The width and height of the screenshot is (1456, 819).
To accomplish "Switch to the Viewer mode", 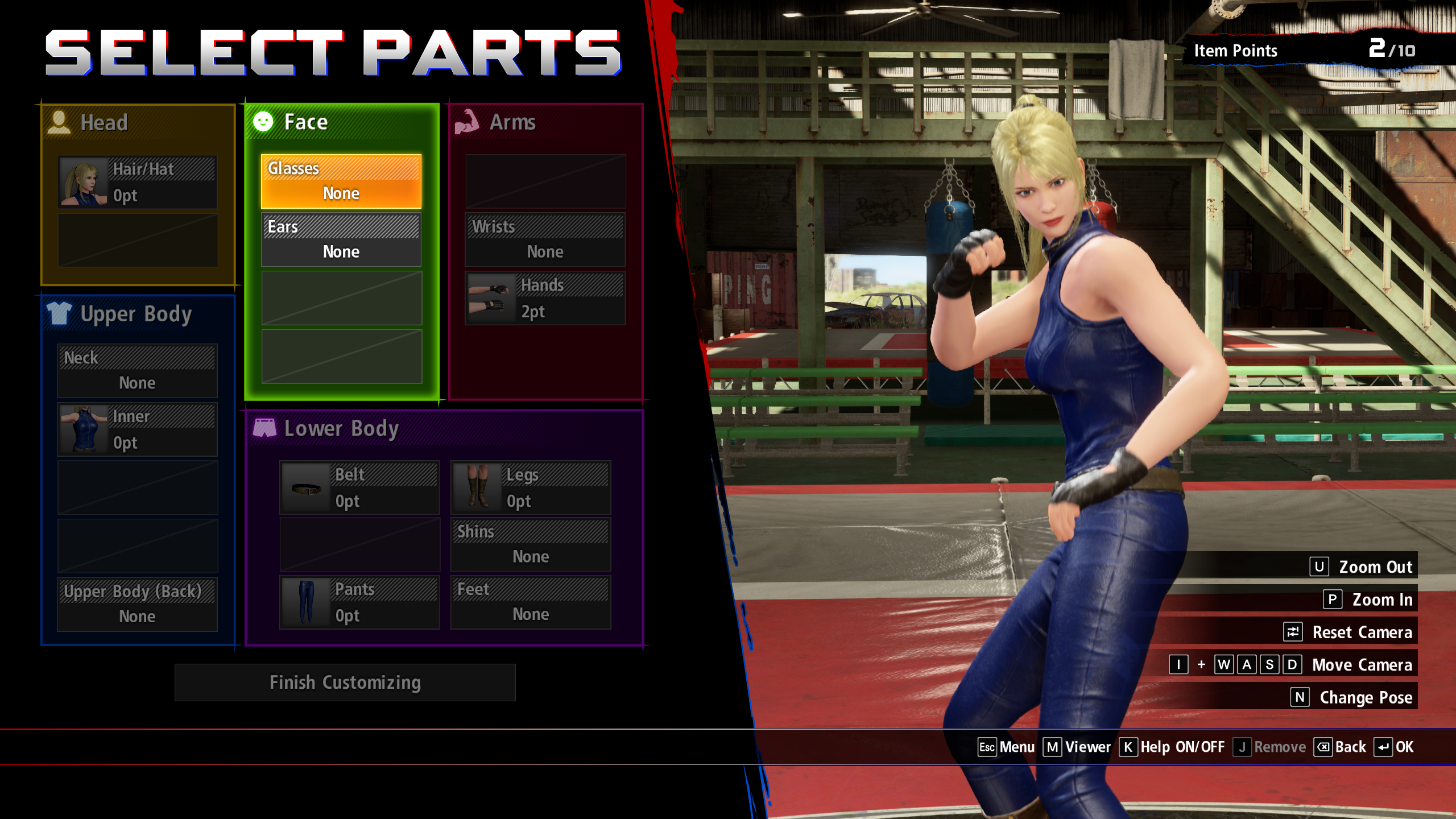I will click(1077, 747).
